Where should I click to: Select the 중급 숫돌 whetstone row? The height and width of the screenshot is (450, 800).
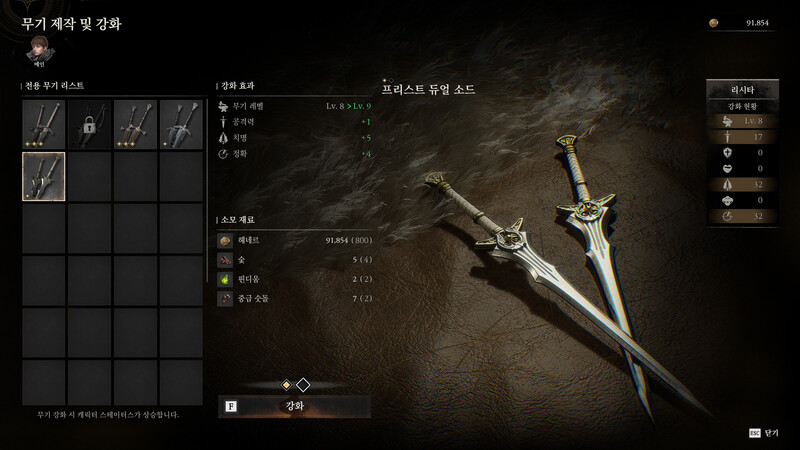(296, 298)
